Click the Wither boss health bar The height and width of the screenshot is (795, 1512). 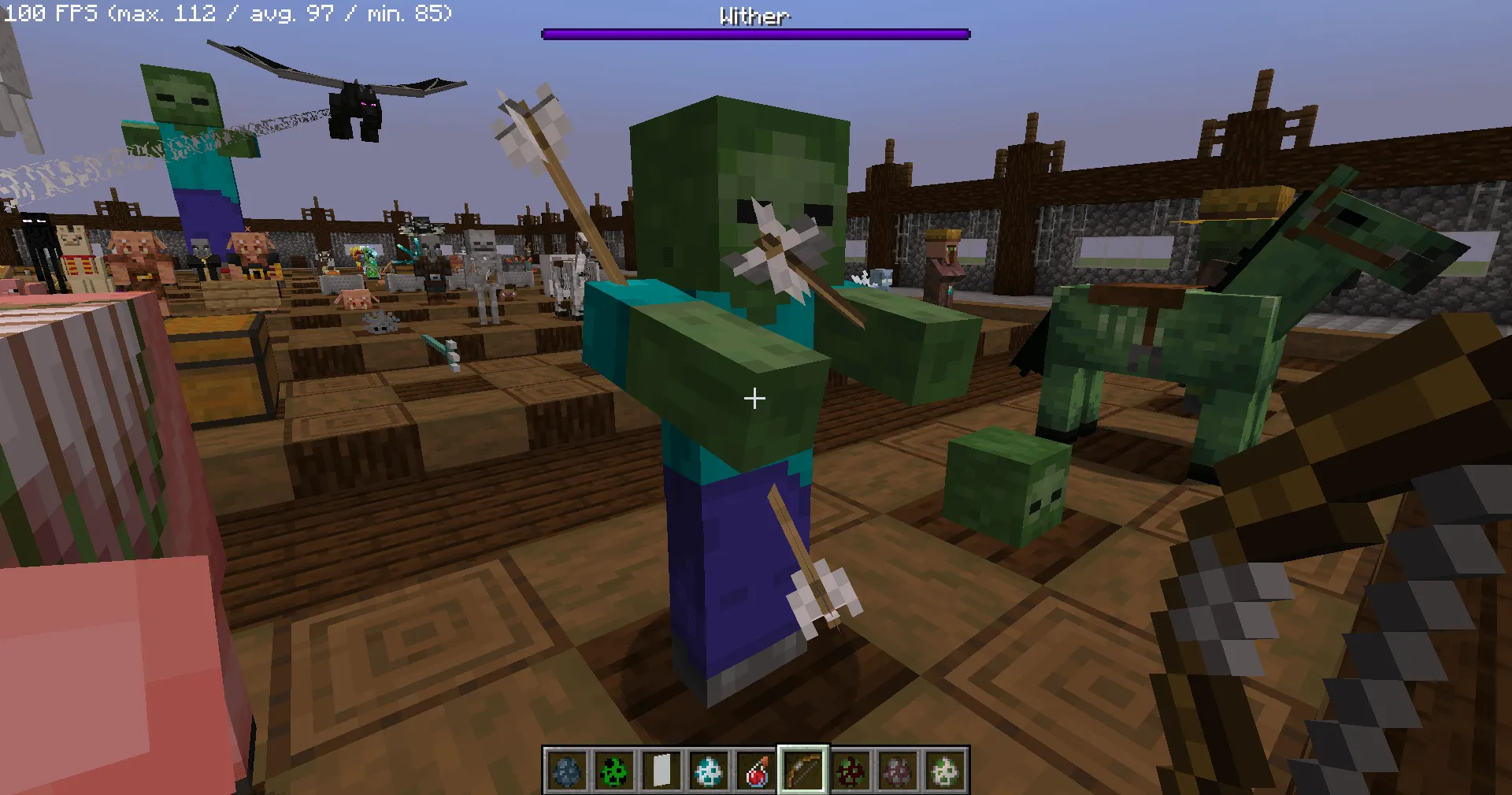pos(754,34)
